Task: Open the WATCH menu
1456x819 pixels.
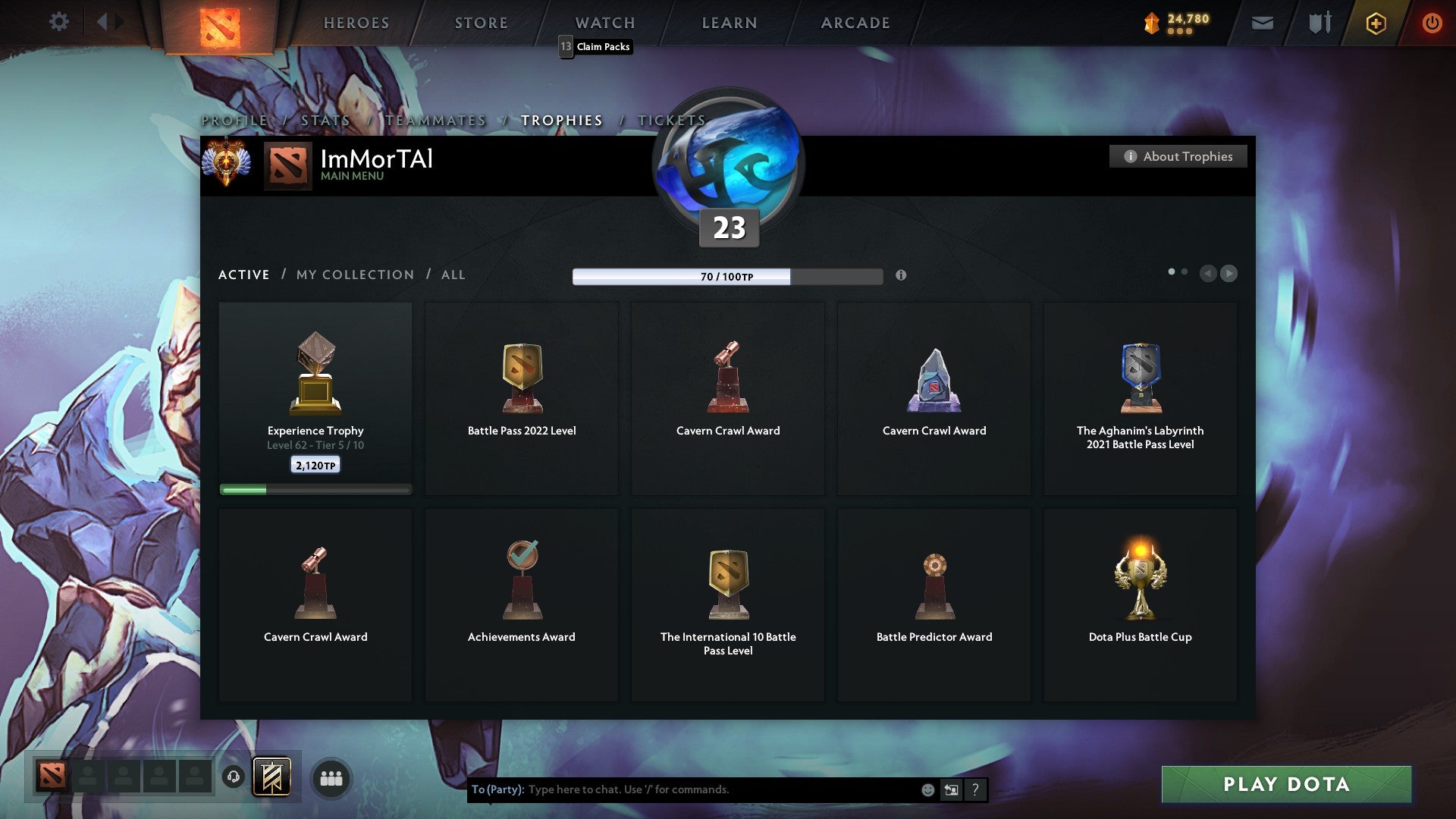Action: click(604, 23)
